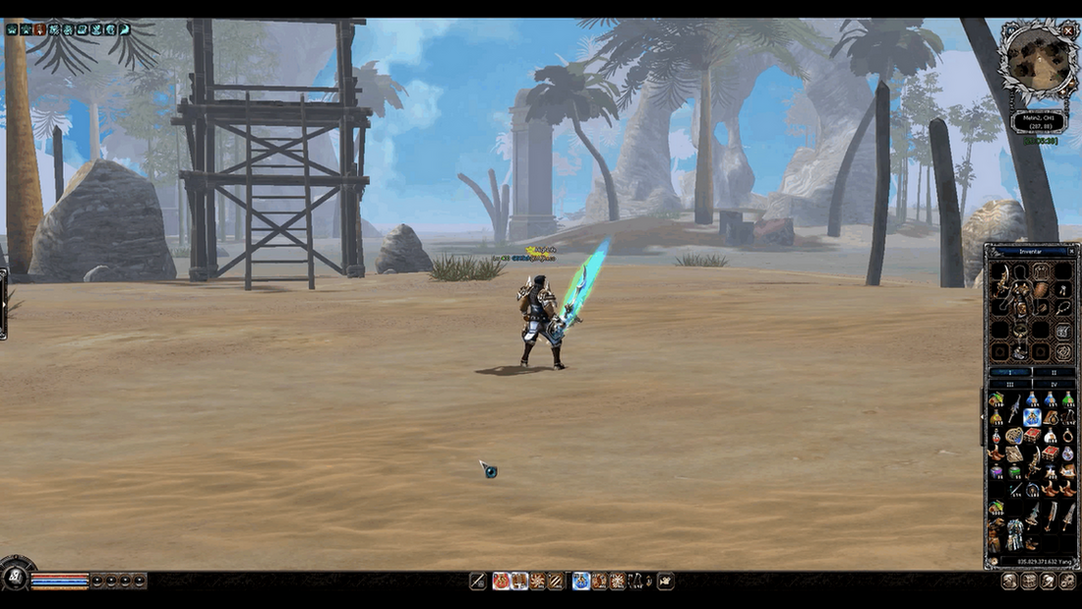
Task: Click the red buff icon in the status row
Action: click(40, 29)
